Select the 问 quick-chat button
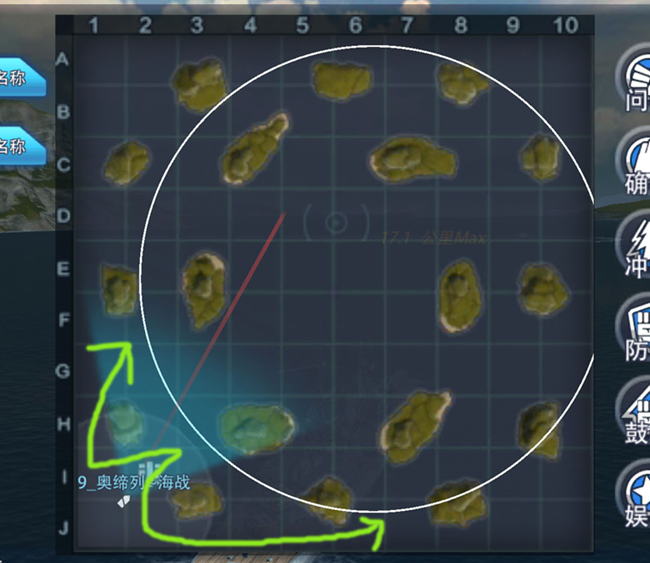 pyautogui.click(x=634, y=79)
